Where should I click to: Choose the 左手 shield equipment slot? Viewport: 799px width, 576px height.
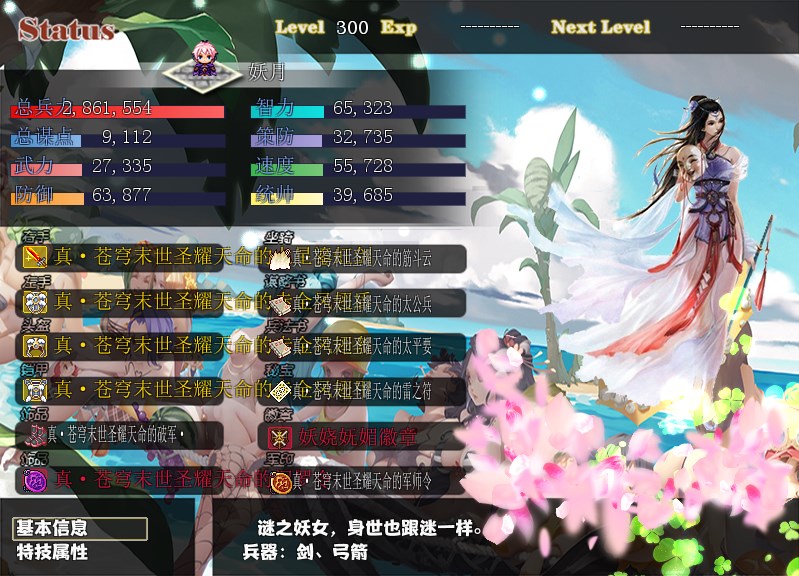pos(140,302)
